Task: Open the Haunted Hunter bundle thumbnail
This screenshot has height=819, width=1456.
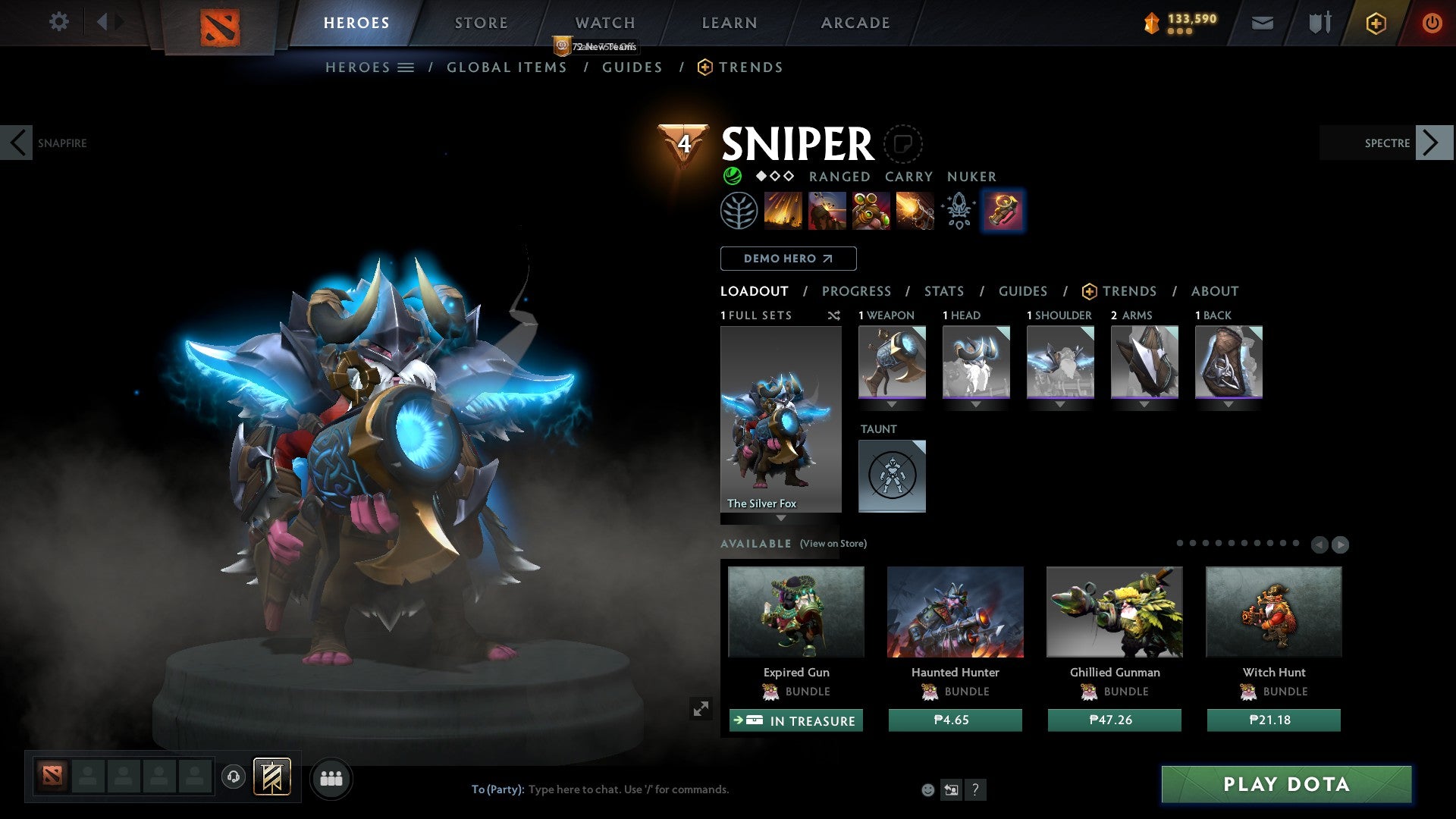Action: tap(955, 612)
